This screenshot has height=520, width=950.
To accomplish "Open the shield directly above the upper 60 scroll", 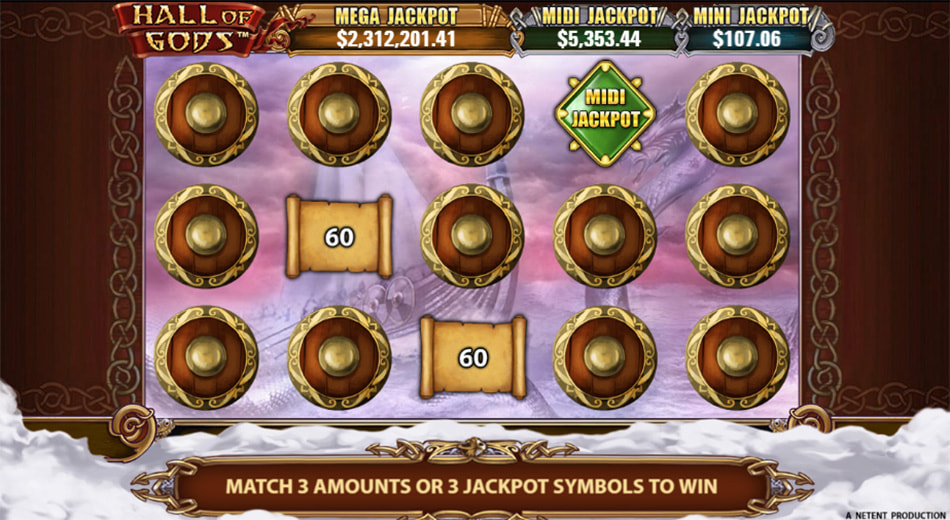I will click(339, 114).
